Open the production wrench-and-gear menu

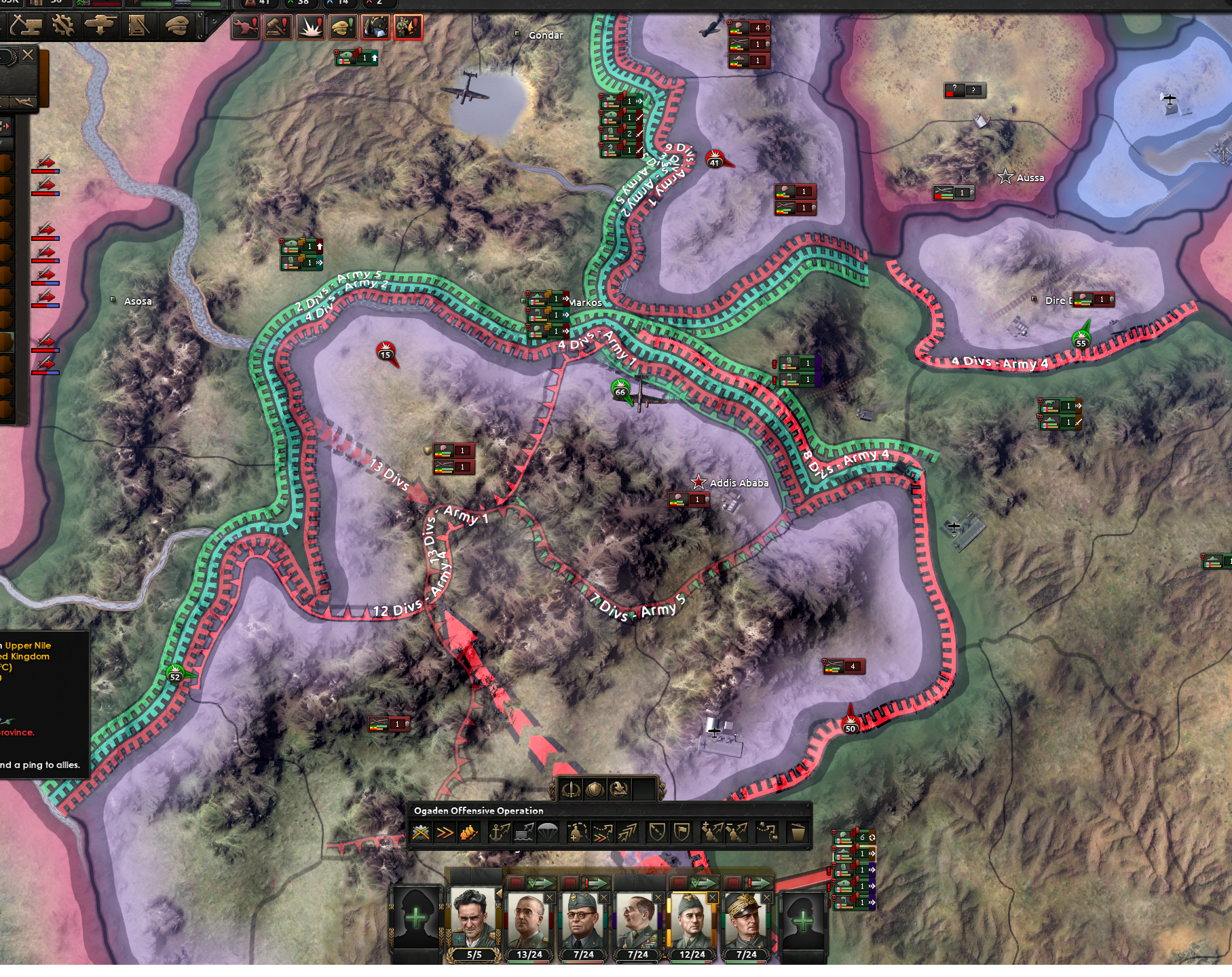pyautogui.click(x=62, y=26)
